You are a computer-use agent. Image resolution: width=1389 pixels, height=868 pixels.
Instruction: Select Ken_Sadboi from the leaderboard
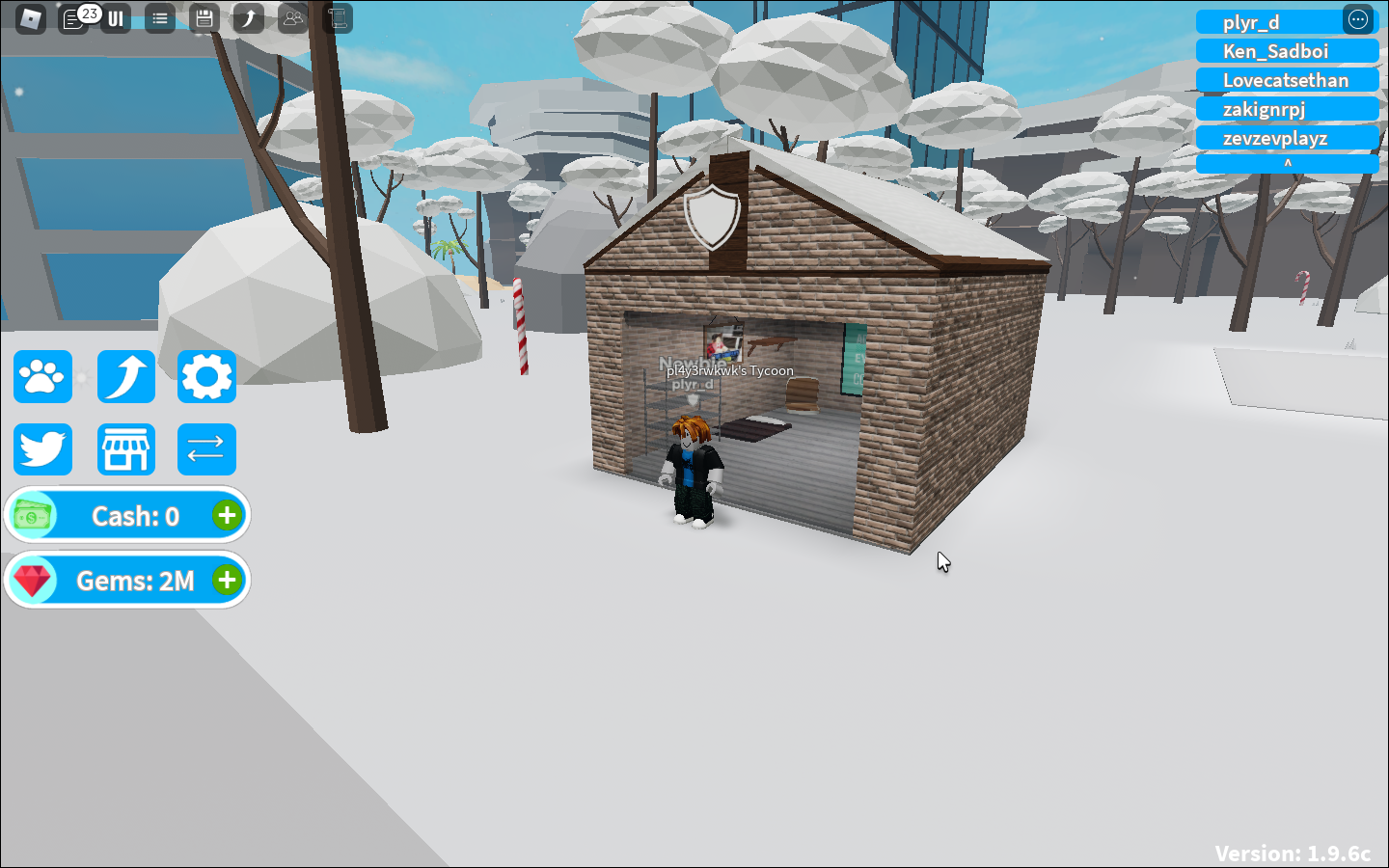pyautogui.click(x=1288, y=50)
